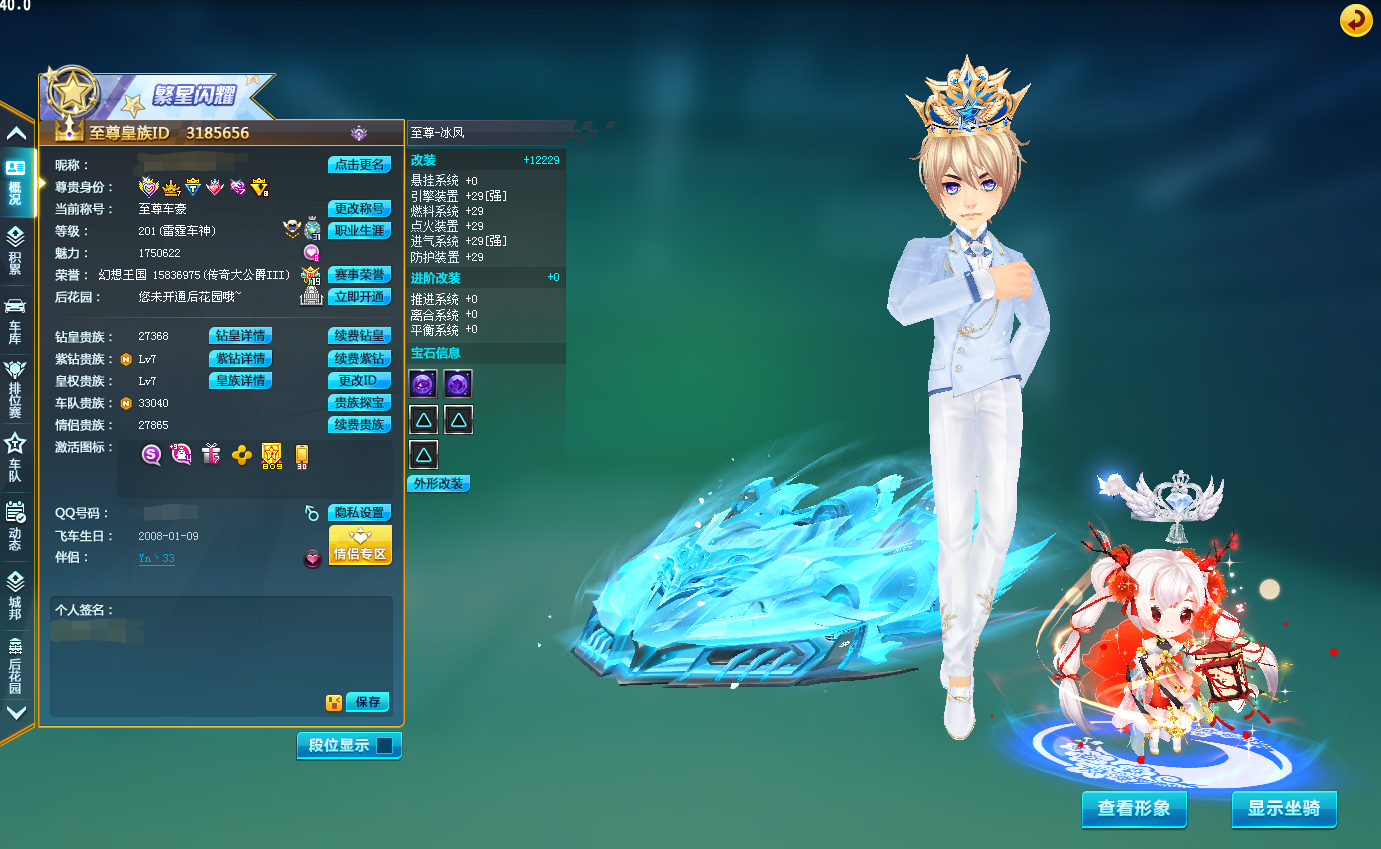The height and width of the screenshot is (849, 1381).
Task: Choose 更改ID to change ID
Action: click(x=359, y=380)
